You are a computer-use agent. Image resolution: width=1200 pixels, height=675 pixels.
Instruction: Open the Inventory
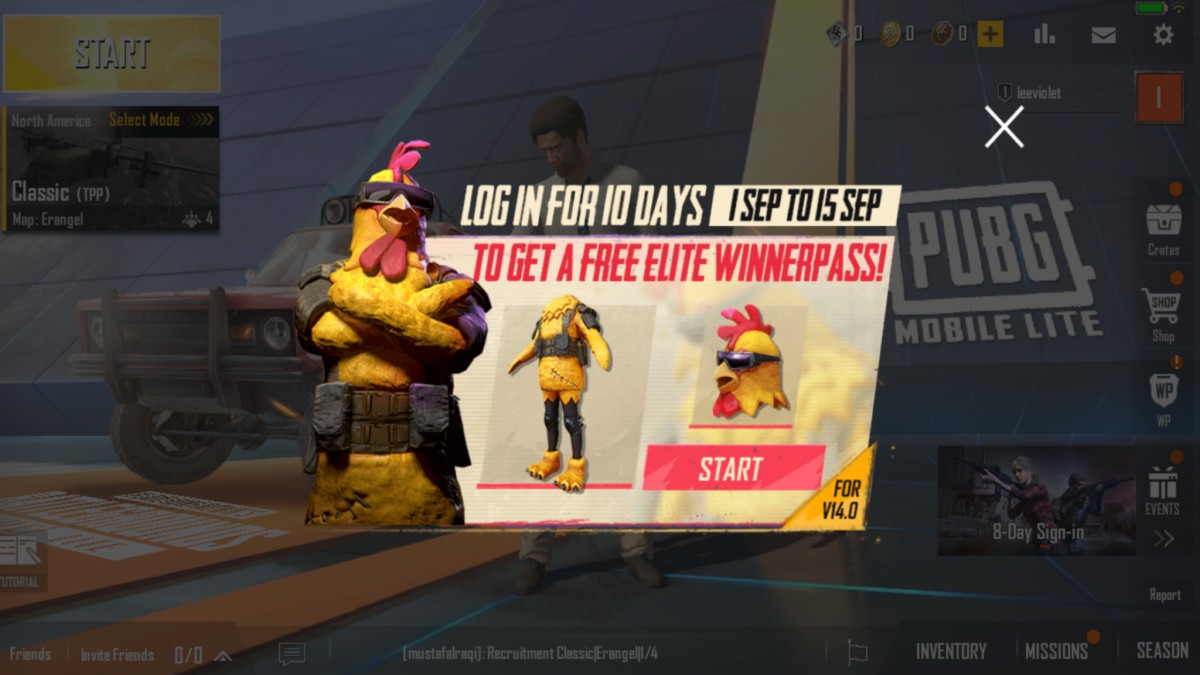[951, 651]
